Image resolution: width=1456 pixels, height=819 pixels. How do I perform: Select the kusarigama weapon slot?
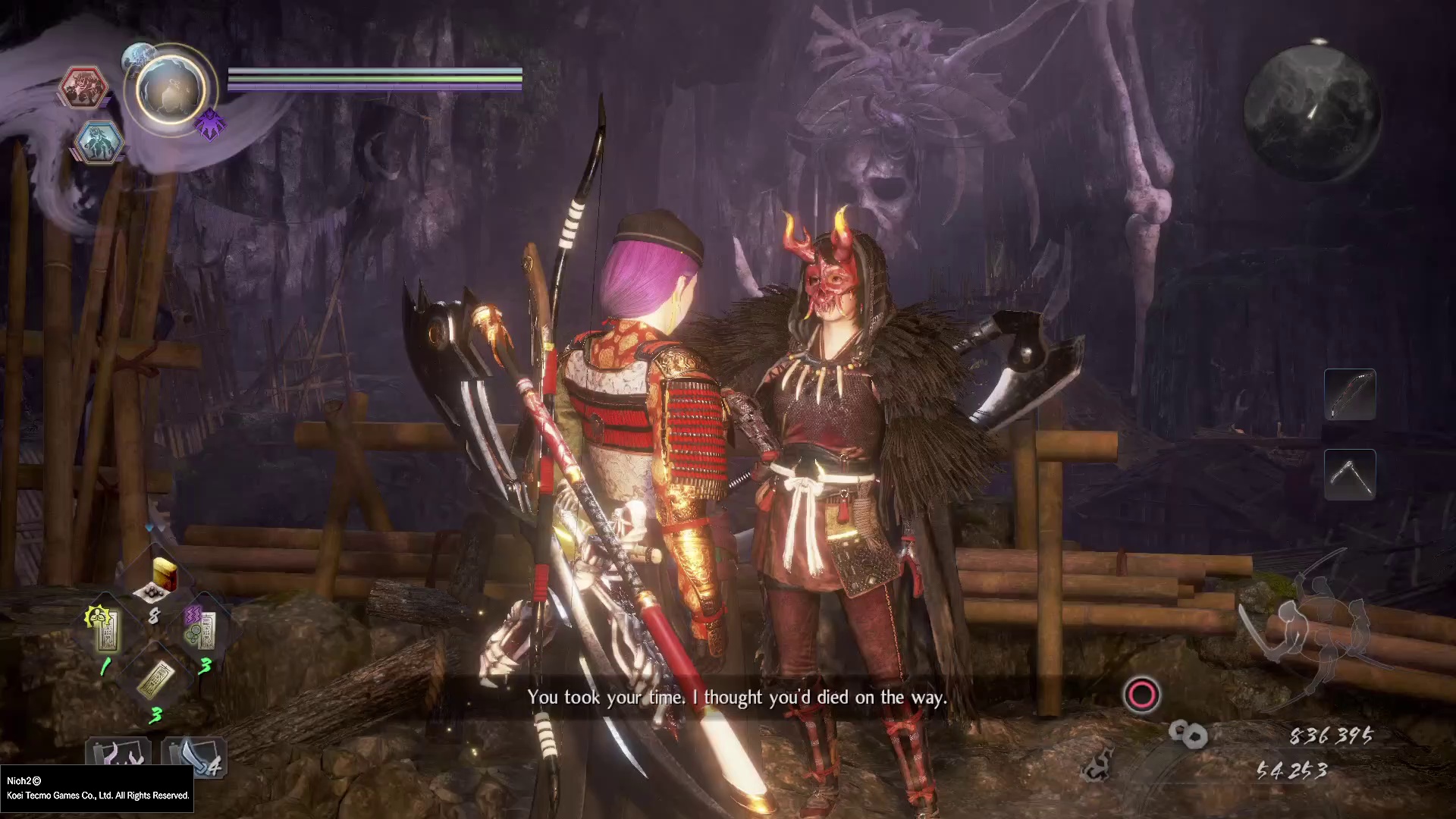(1350, 475)
